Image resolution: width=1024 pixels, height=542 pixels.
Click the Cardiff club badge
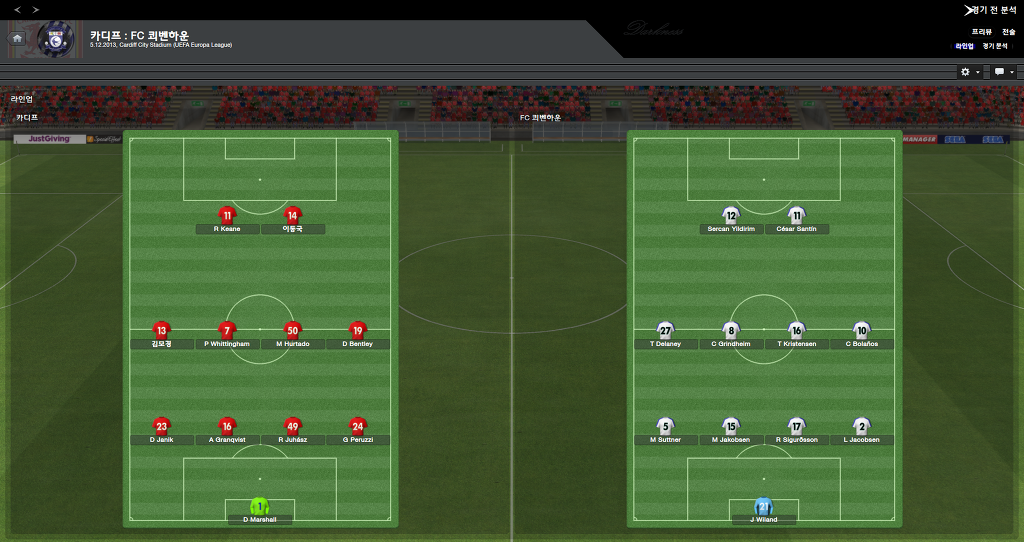point(55,38)
